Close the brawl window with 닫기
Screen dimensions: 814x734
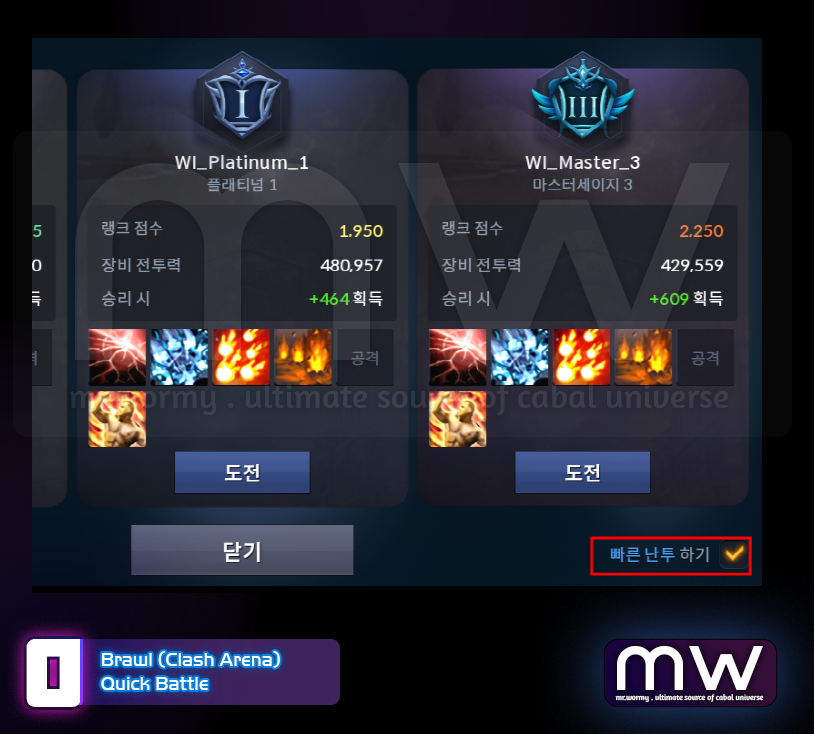242,550
